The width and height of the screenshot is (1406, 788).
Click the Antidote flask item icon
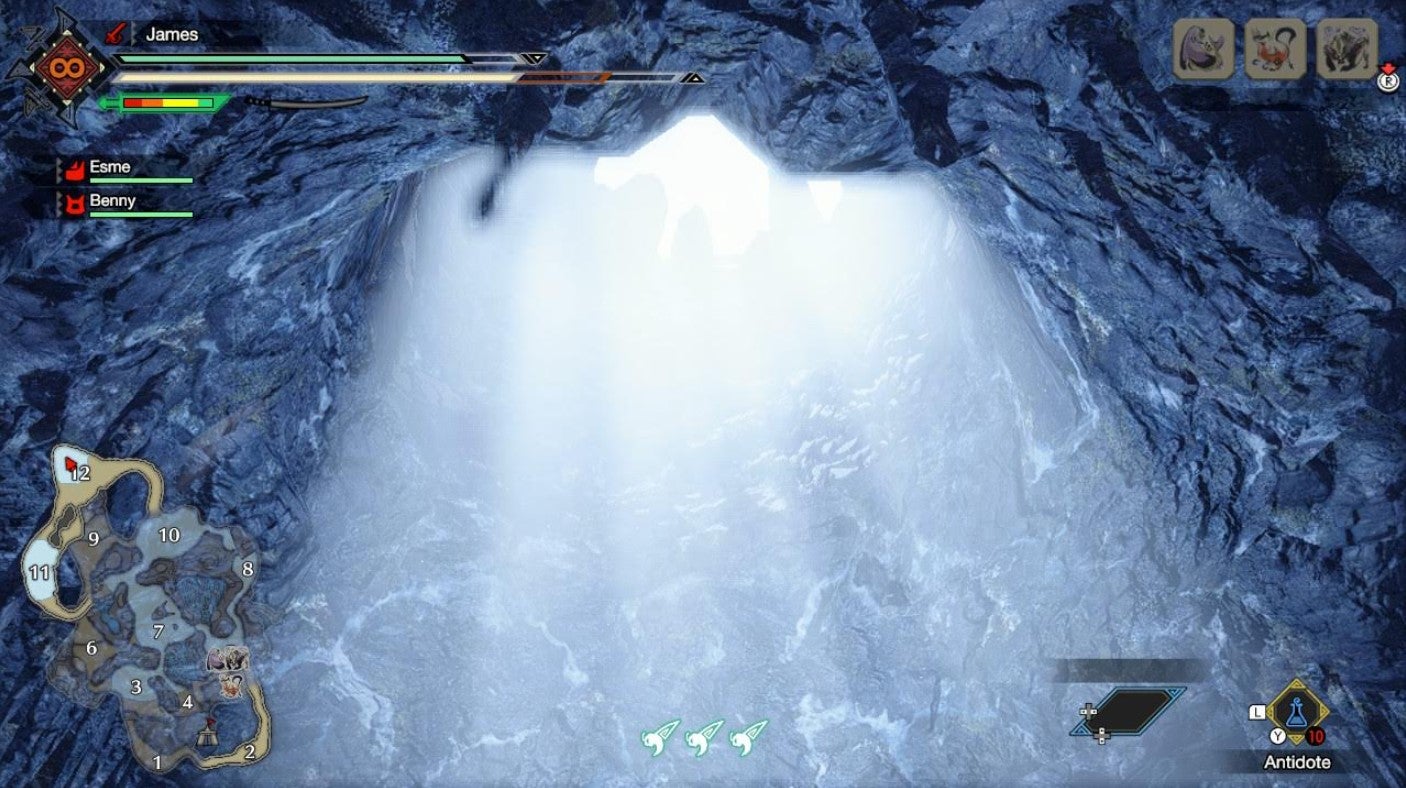(x=1297, y=710)
